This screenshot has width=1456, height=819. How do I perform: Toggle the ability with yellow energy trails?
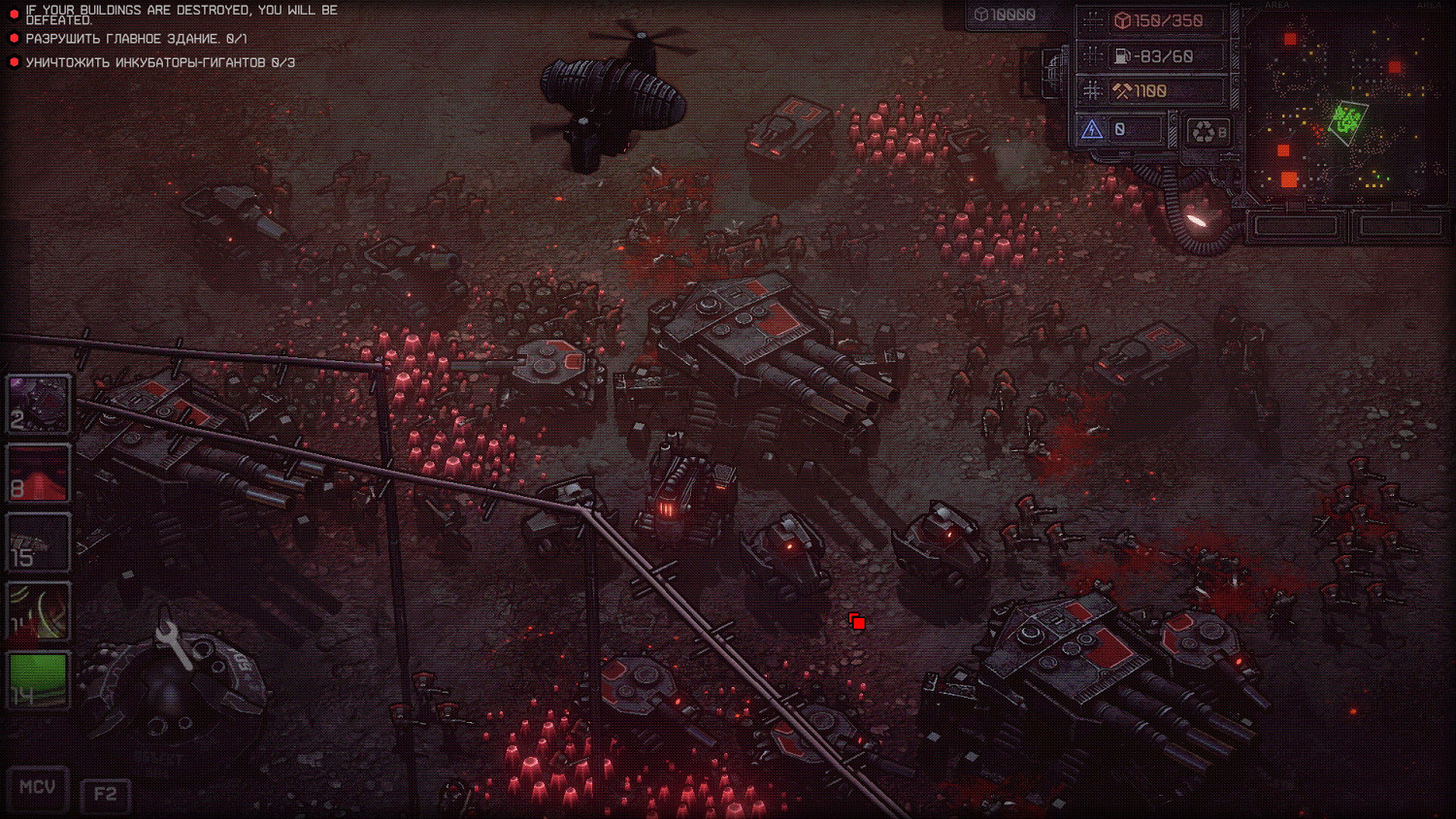(x=39, y=611)
